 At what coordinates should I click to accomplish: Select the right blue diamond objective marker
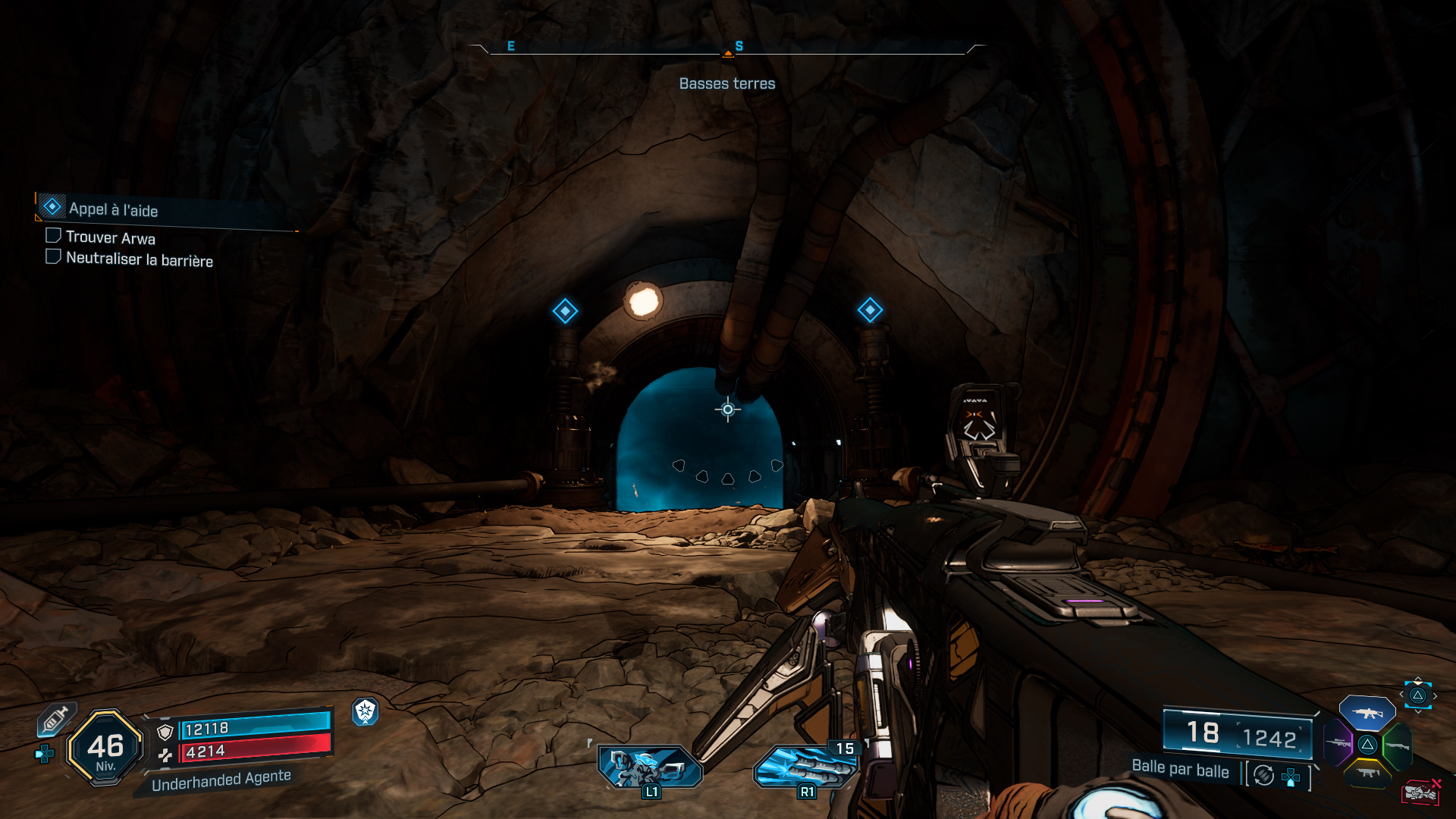pos(870,309)
